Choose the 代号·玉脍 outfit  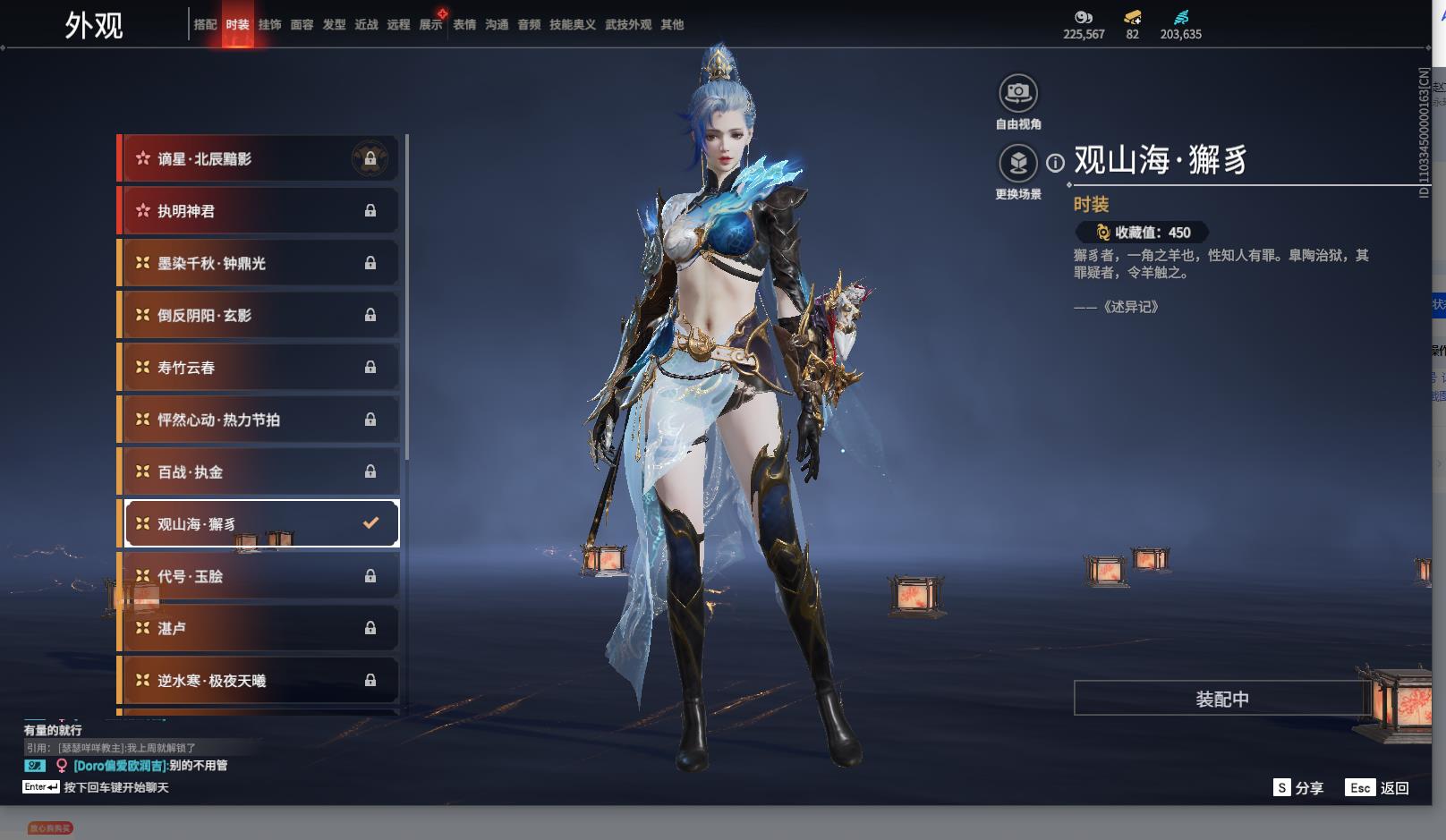[259, 576]
